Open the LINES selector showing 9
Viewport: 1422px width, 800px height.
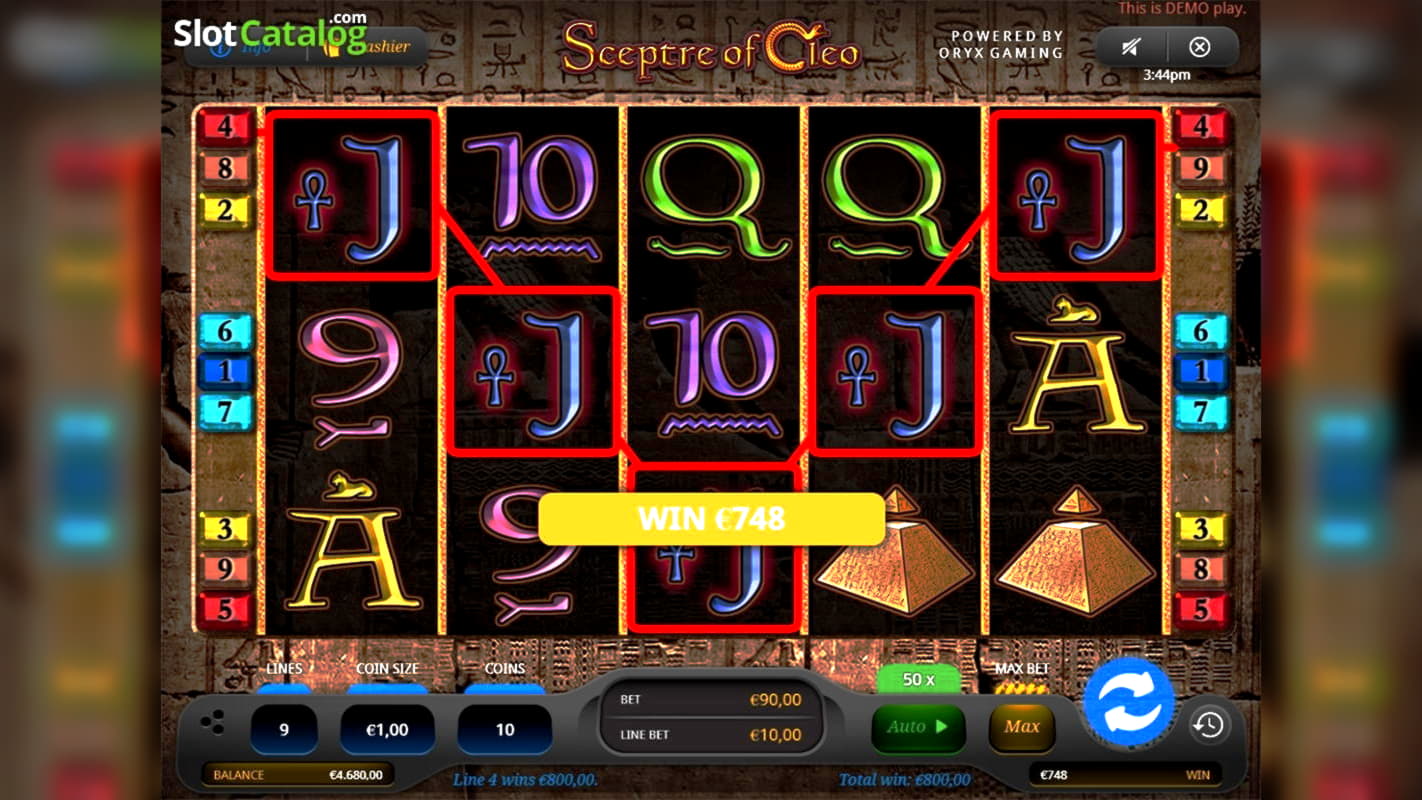point(285,728)
